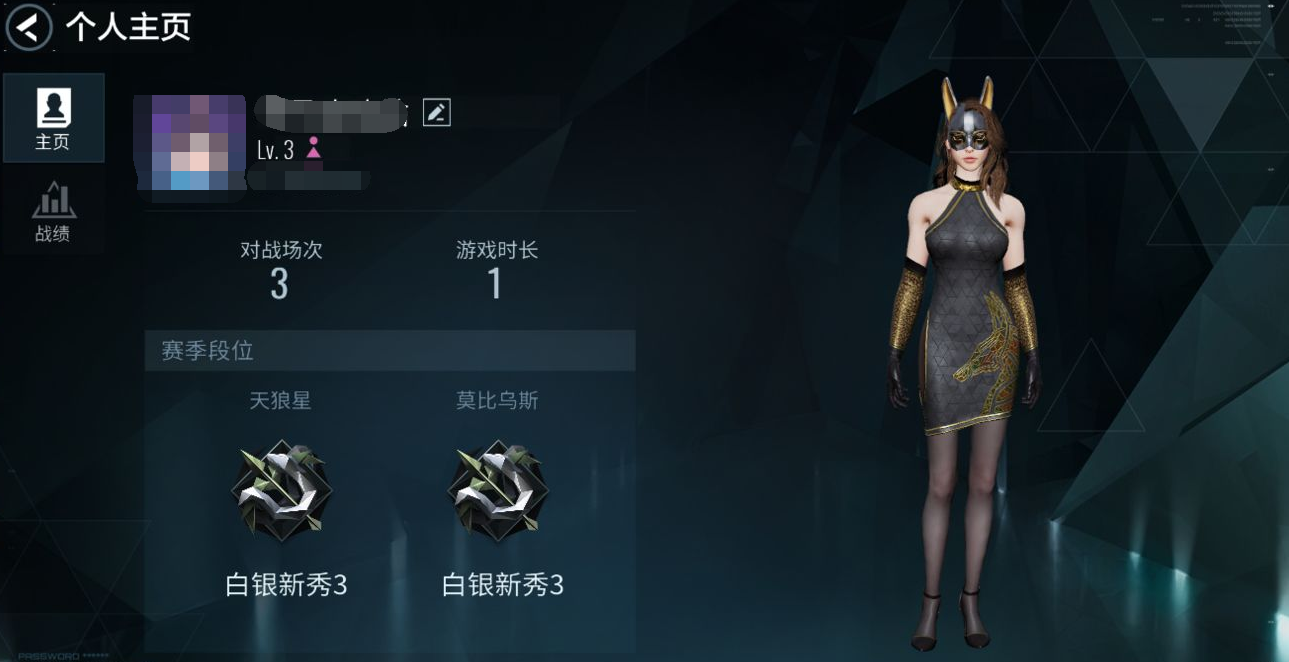The width and height of the screenshot is (1289, 662).
Task: Open the 战绩 stats tab
Action: coord(53,211)
